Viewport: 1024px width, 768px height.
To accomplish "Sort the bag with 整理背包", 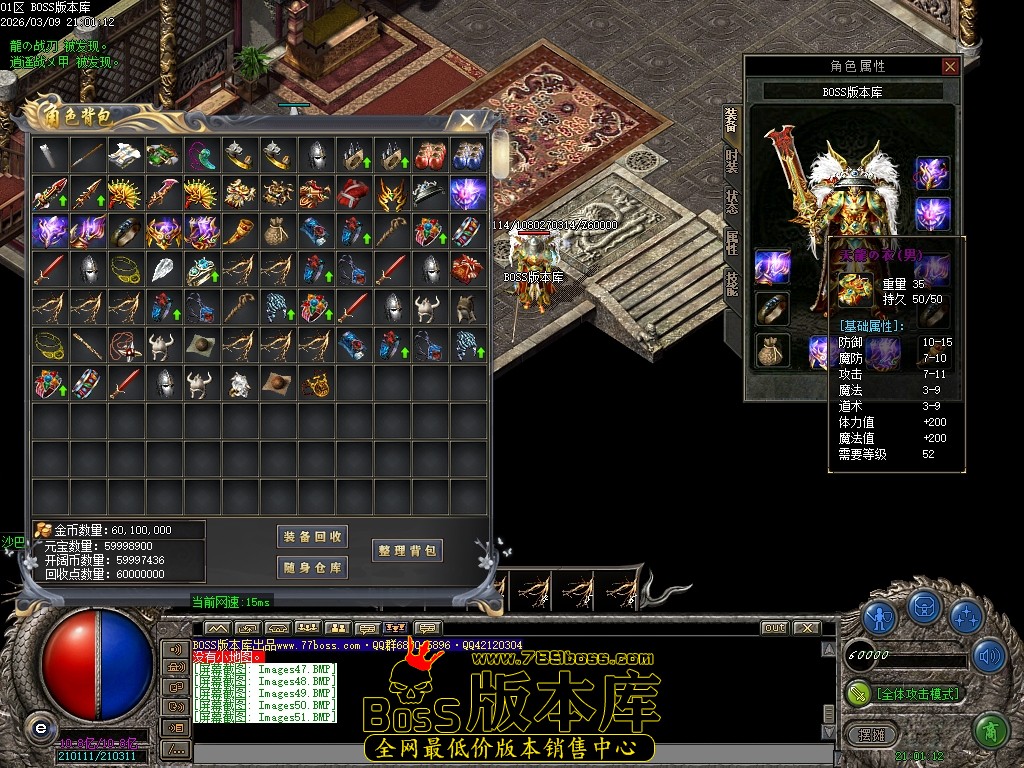I will tap(406, 551).
